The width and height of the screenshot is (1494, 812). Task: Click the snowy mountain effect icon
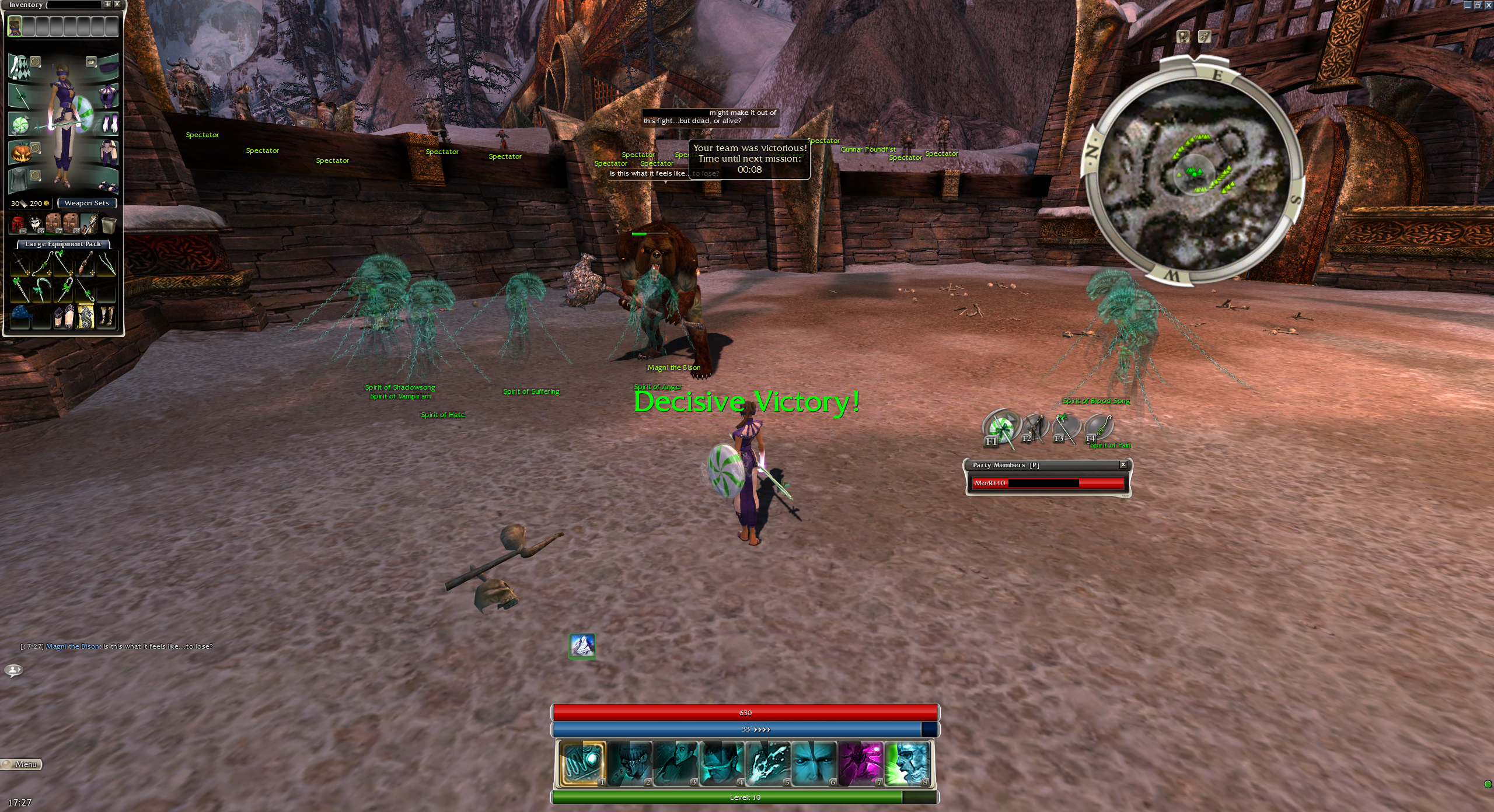coord(582,646)
